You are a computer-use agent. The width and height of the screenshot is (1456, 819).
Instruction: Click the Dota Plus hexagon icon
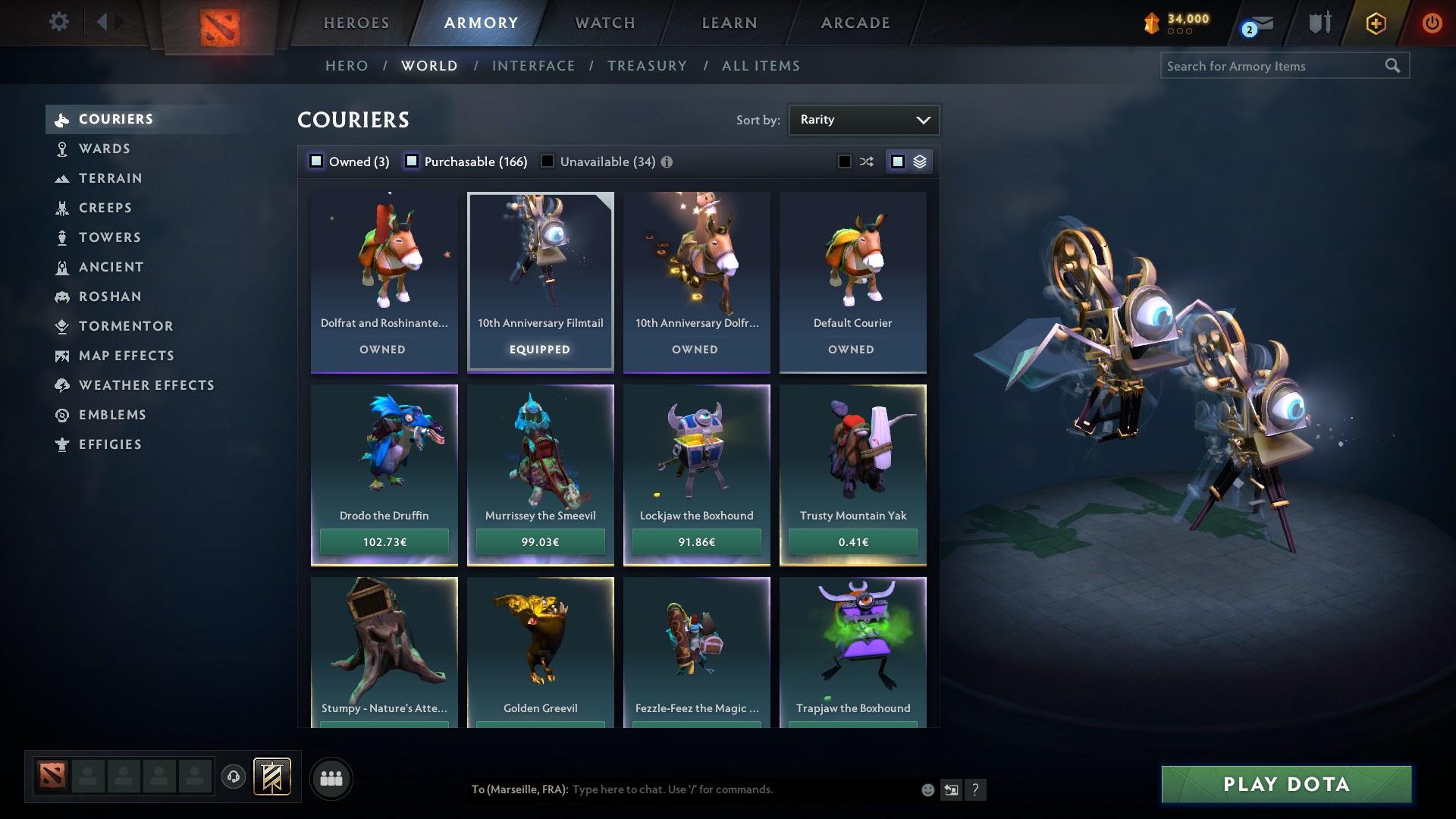point(1374,23)
